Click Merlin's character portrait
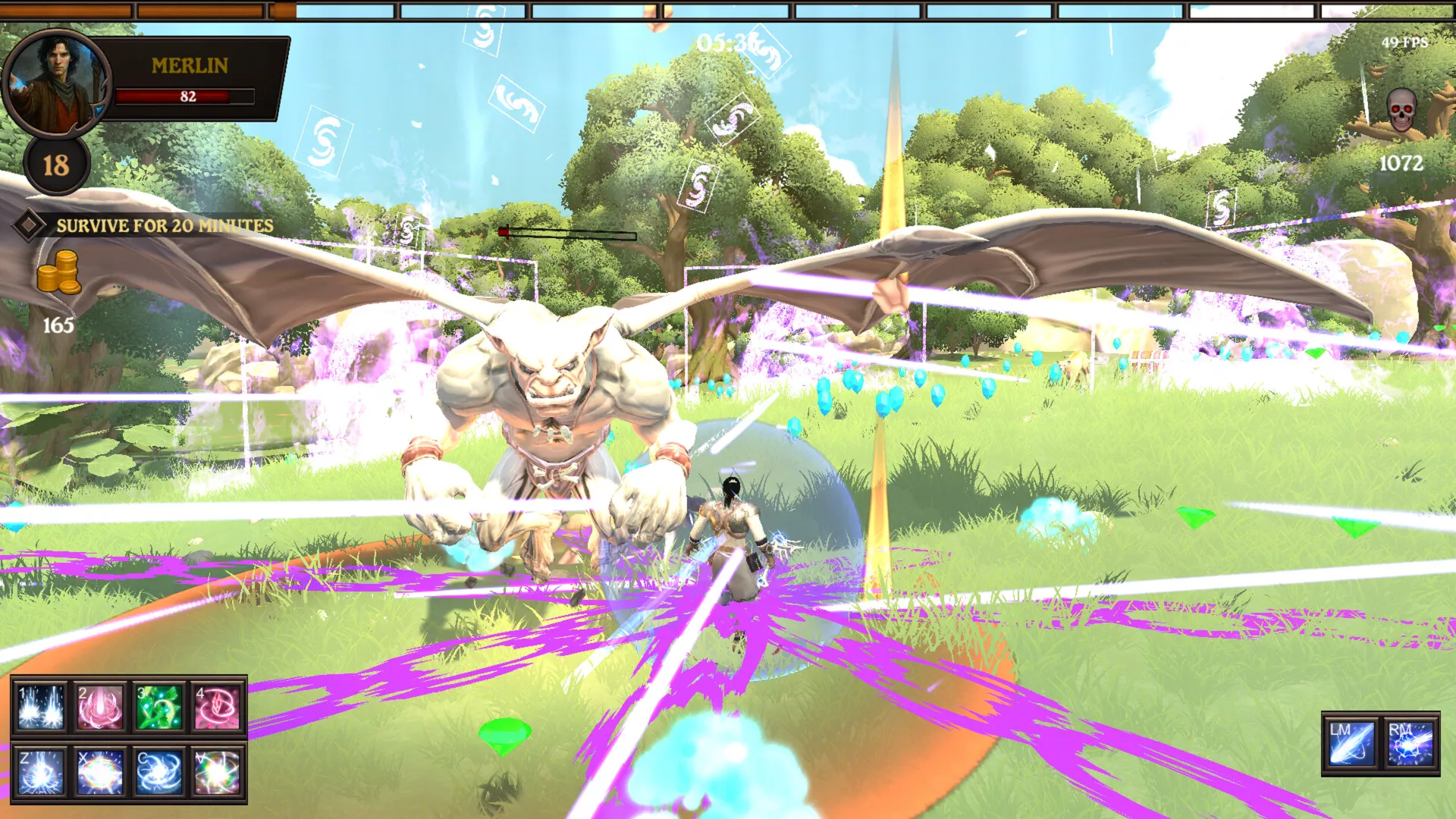The height and width of the screenshot is (819, 1456). [56, 82]
